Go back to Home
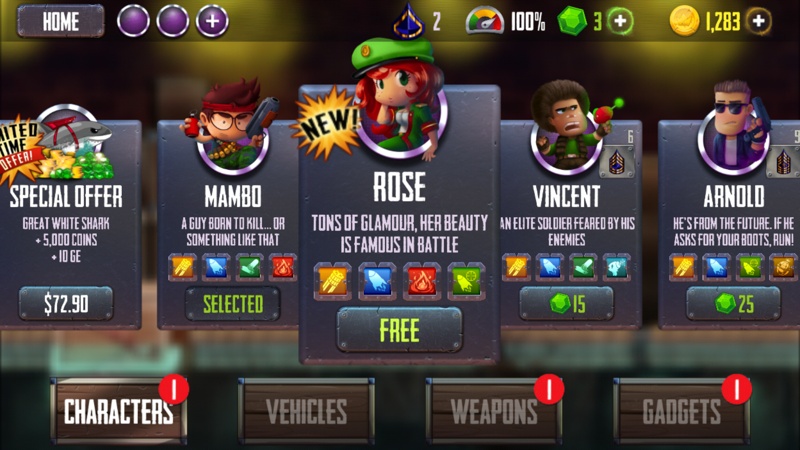800x450 pixels. tap(60, 21)
